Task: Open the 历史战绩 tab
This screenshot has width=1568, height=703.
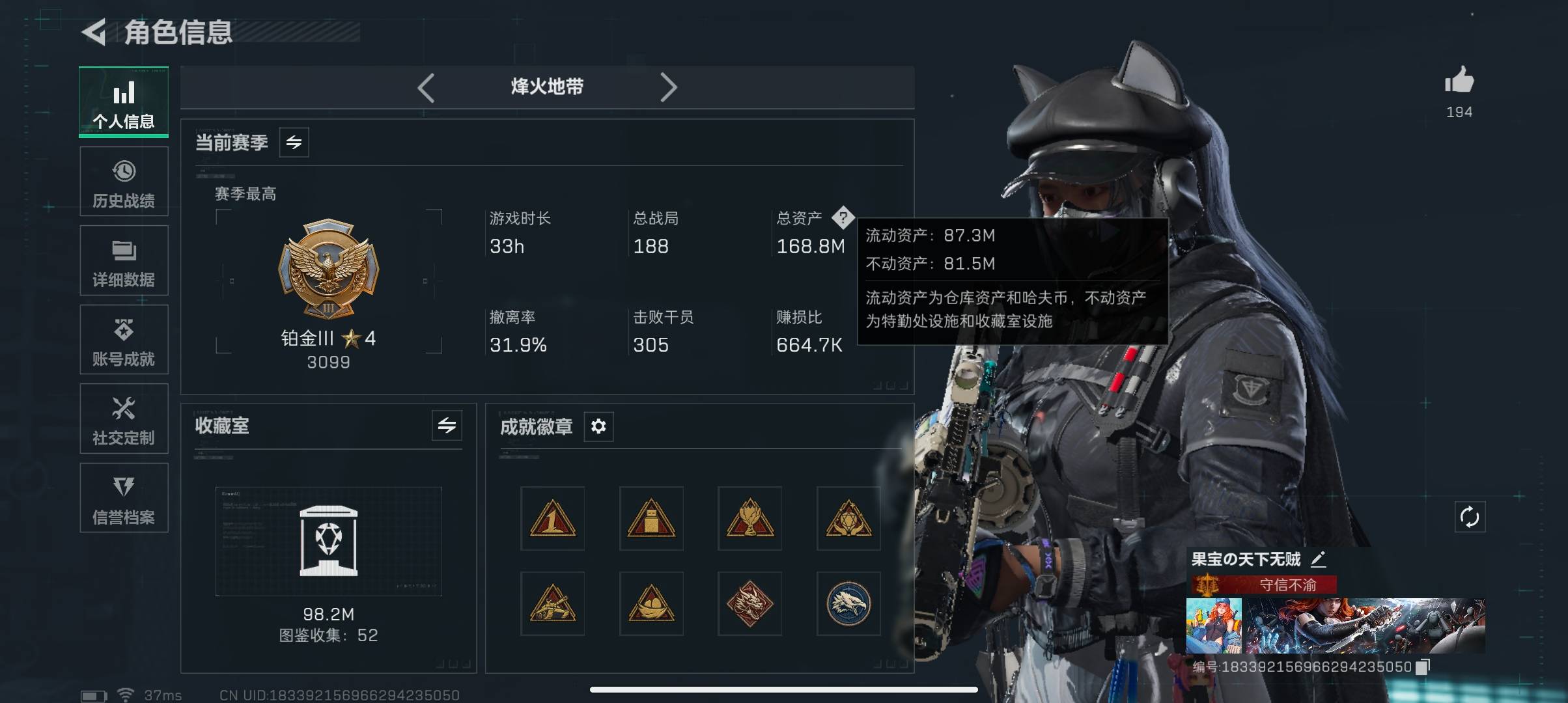Action: (x=124, y=182)
